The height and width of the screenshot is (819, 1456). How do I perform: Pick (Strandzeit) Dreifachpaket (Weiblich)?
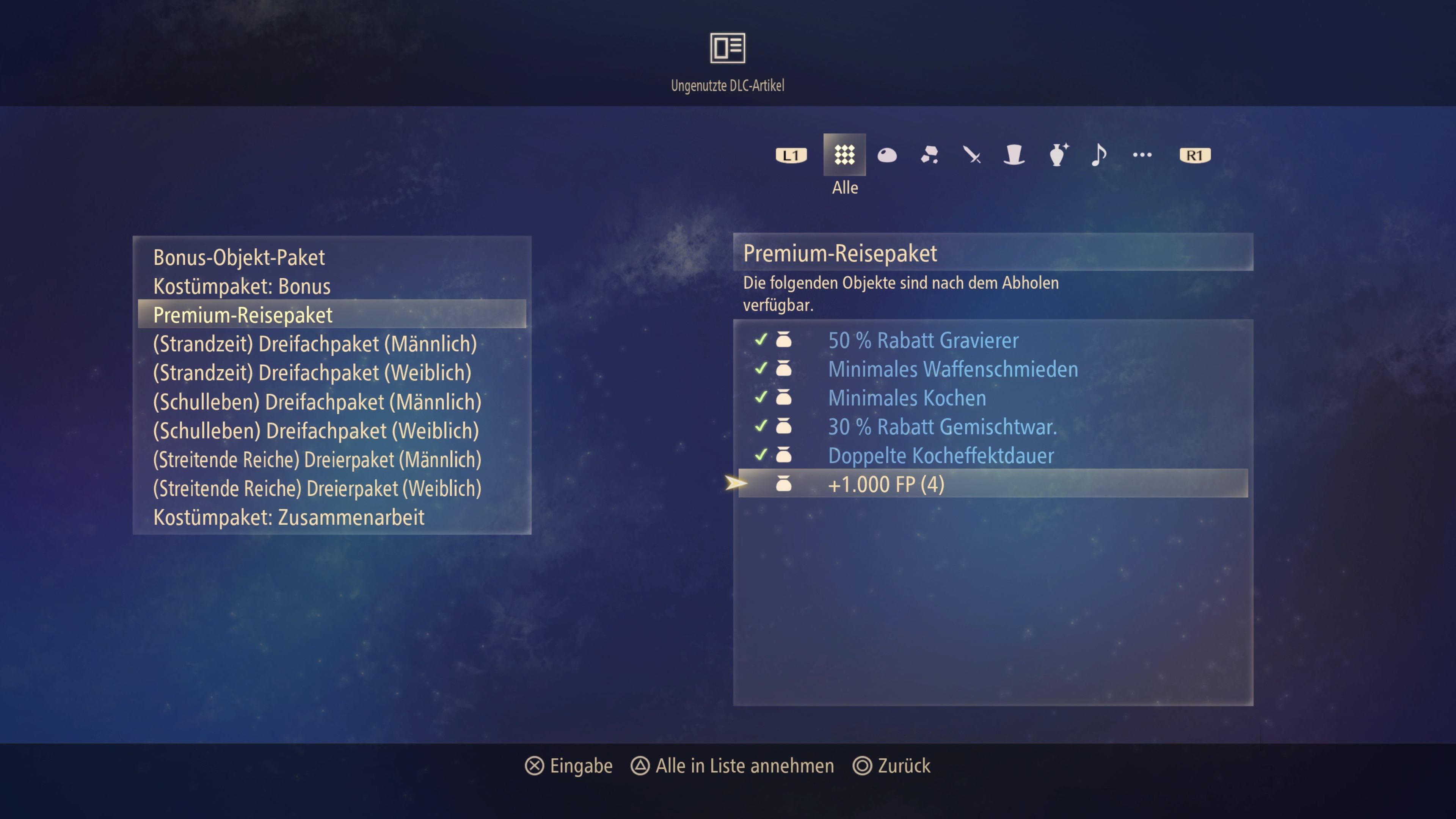pyautogui.click(x=312, y=373)
